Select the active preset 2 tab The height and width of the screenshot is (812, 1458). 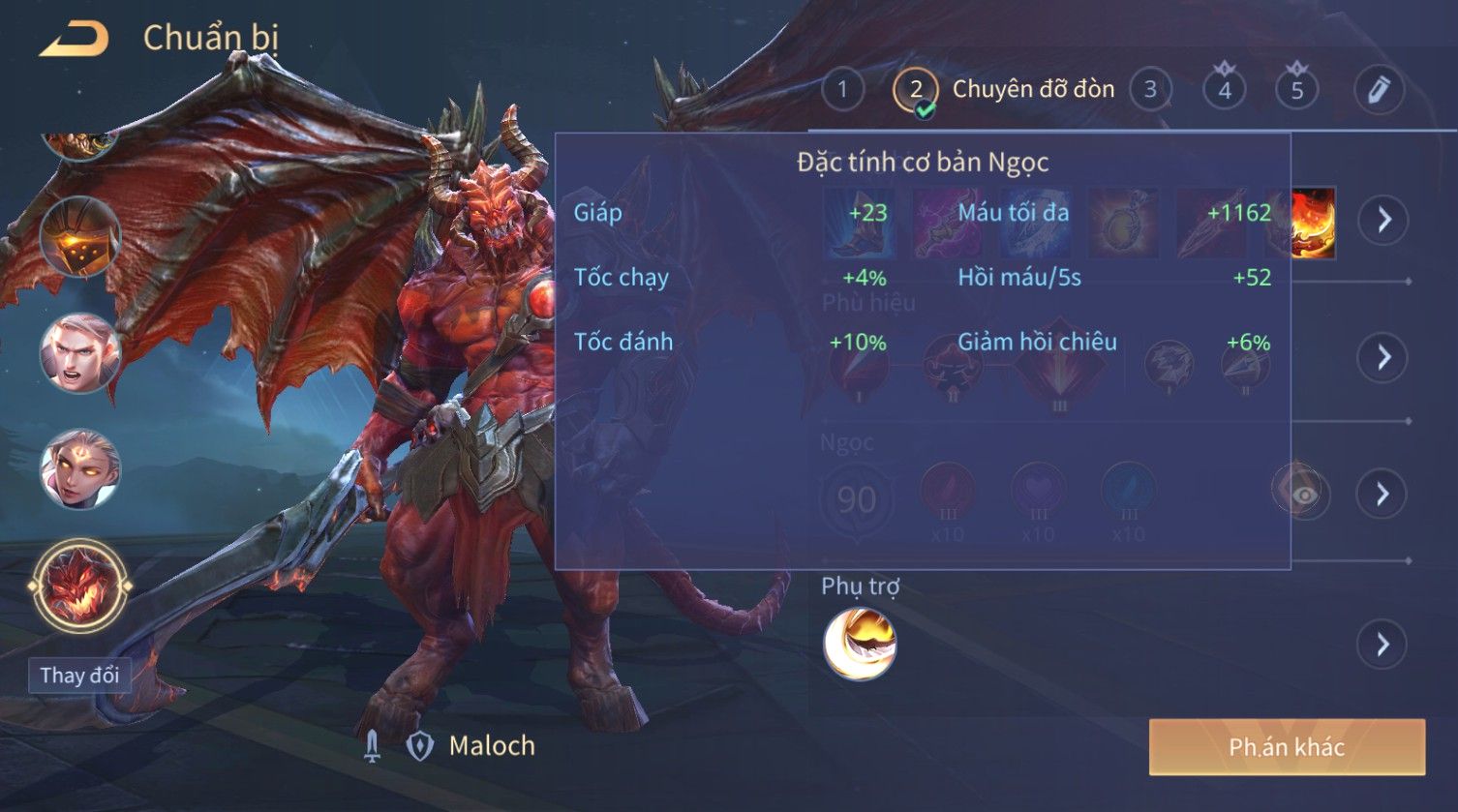point(916,90)
